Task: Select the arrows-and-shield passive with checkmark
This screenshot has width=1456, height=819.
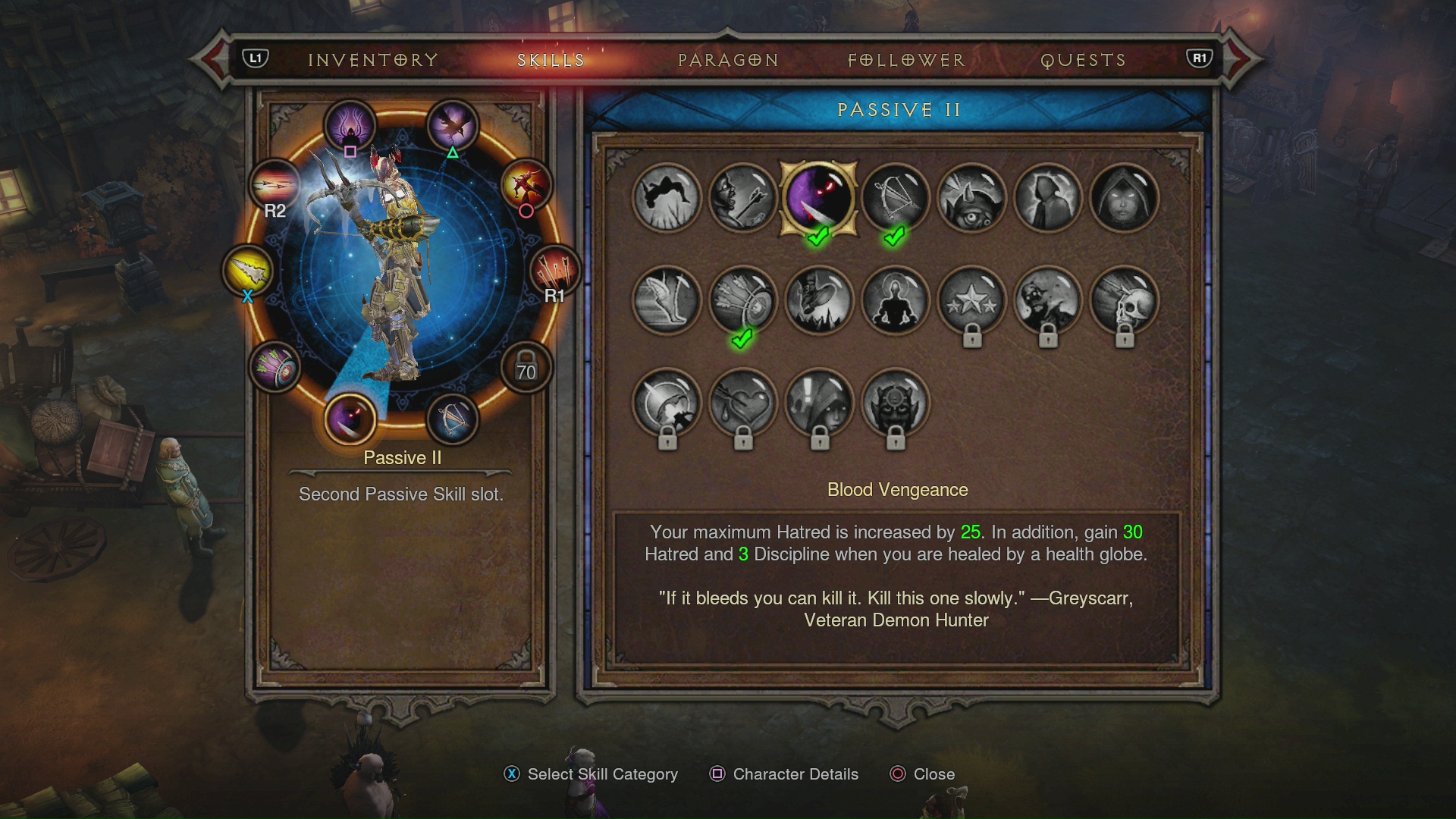Action: pyautogui.click(x=743, y=300)
